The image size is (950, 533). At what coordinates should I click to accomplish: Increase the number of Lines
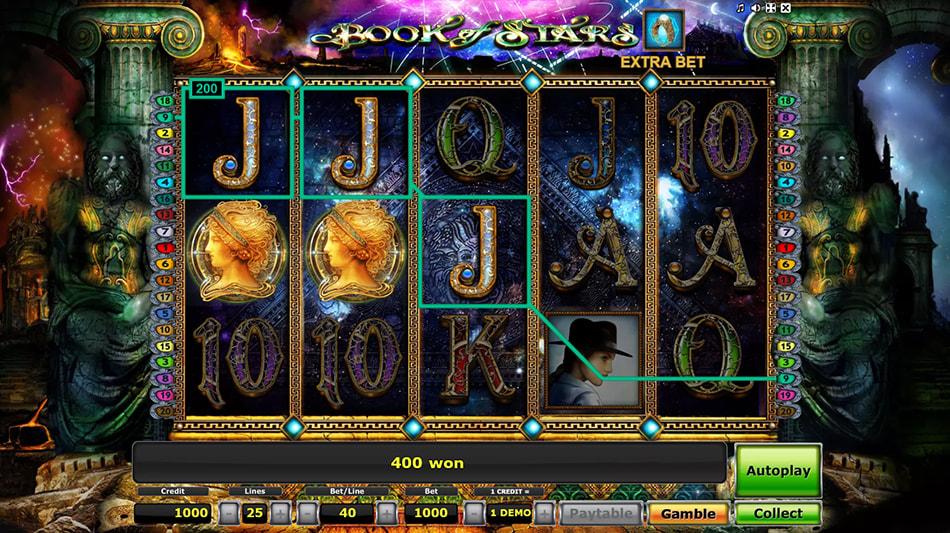coord(280,513)
